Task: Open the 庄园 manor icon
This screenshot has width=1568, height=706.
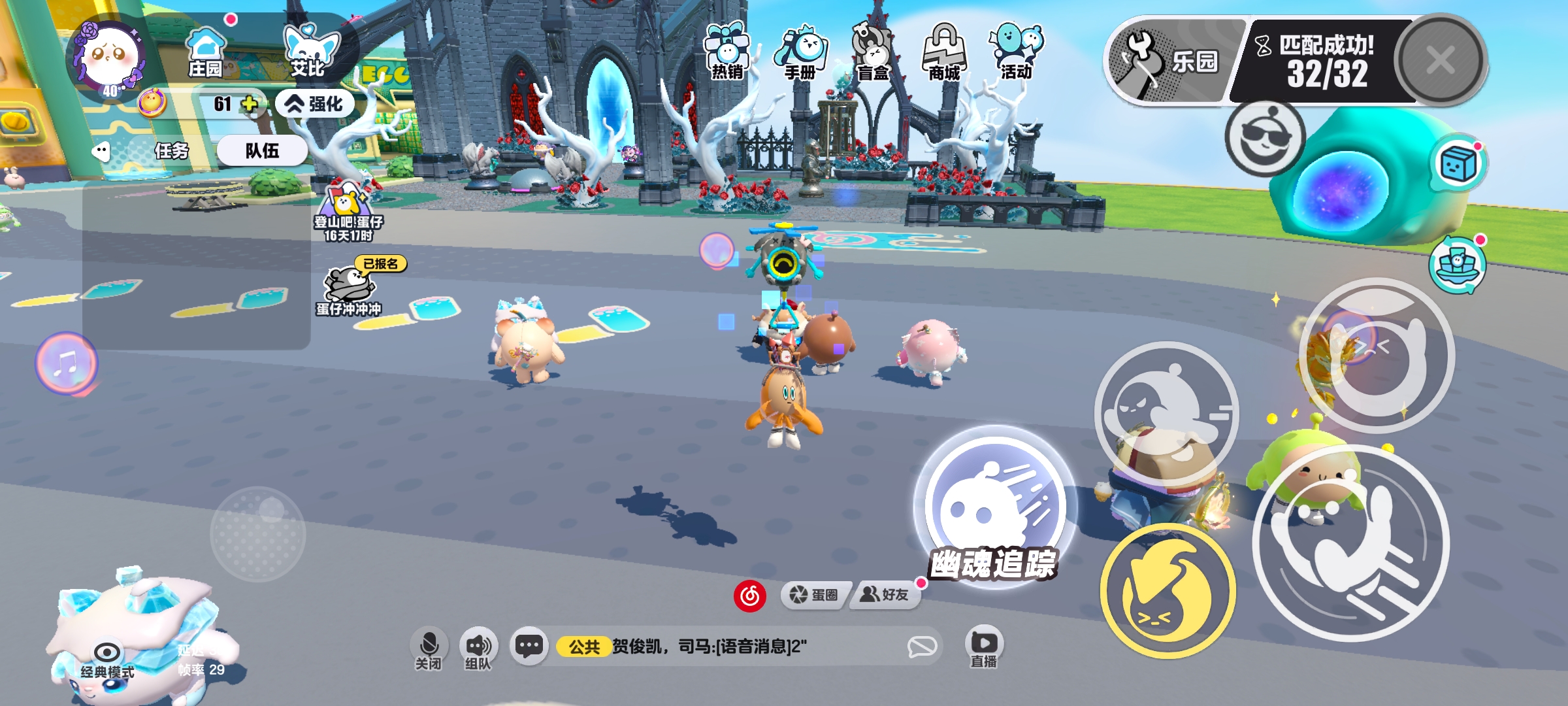Action: click(x=205, y=52)
